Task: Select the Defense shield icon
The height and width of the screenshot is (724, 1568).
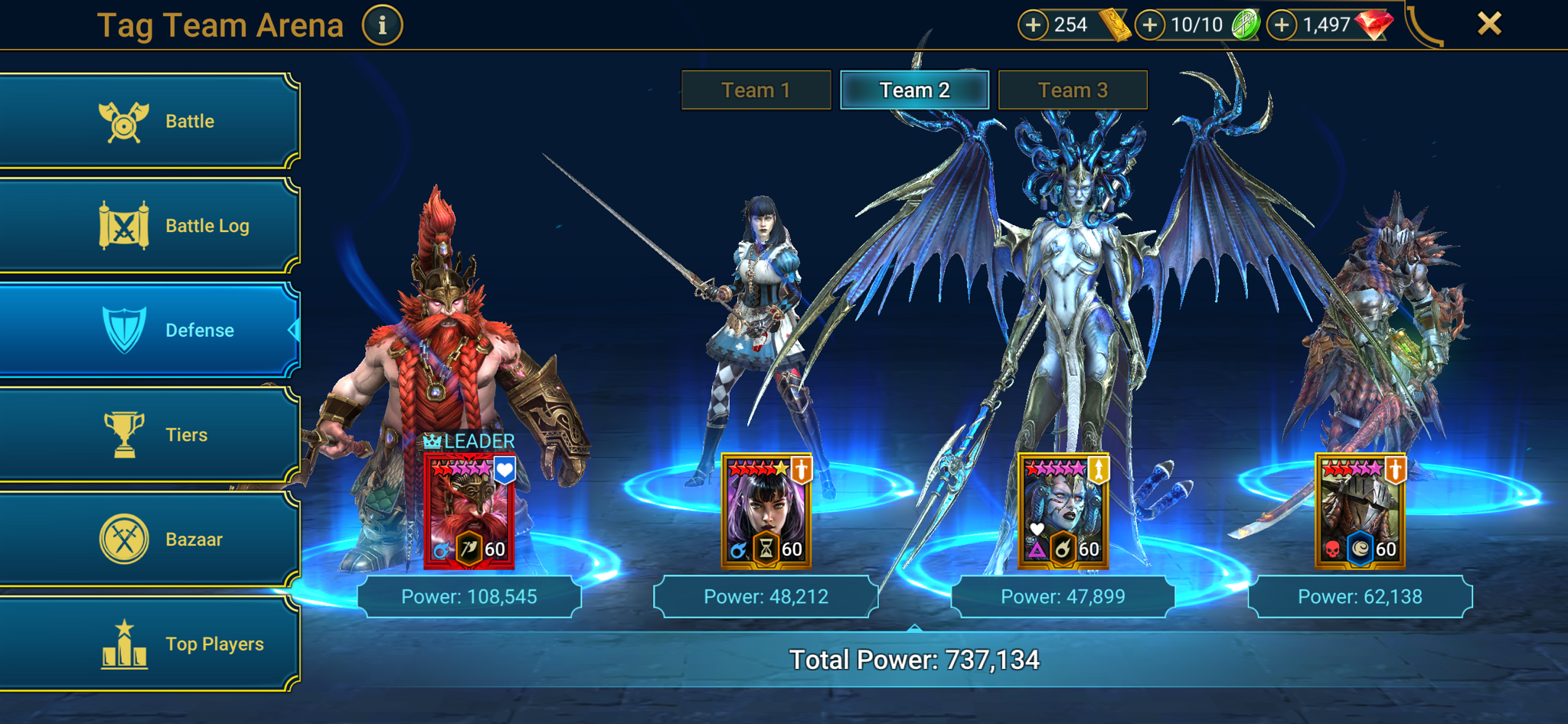Action: 125,329
